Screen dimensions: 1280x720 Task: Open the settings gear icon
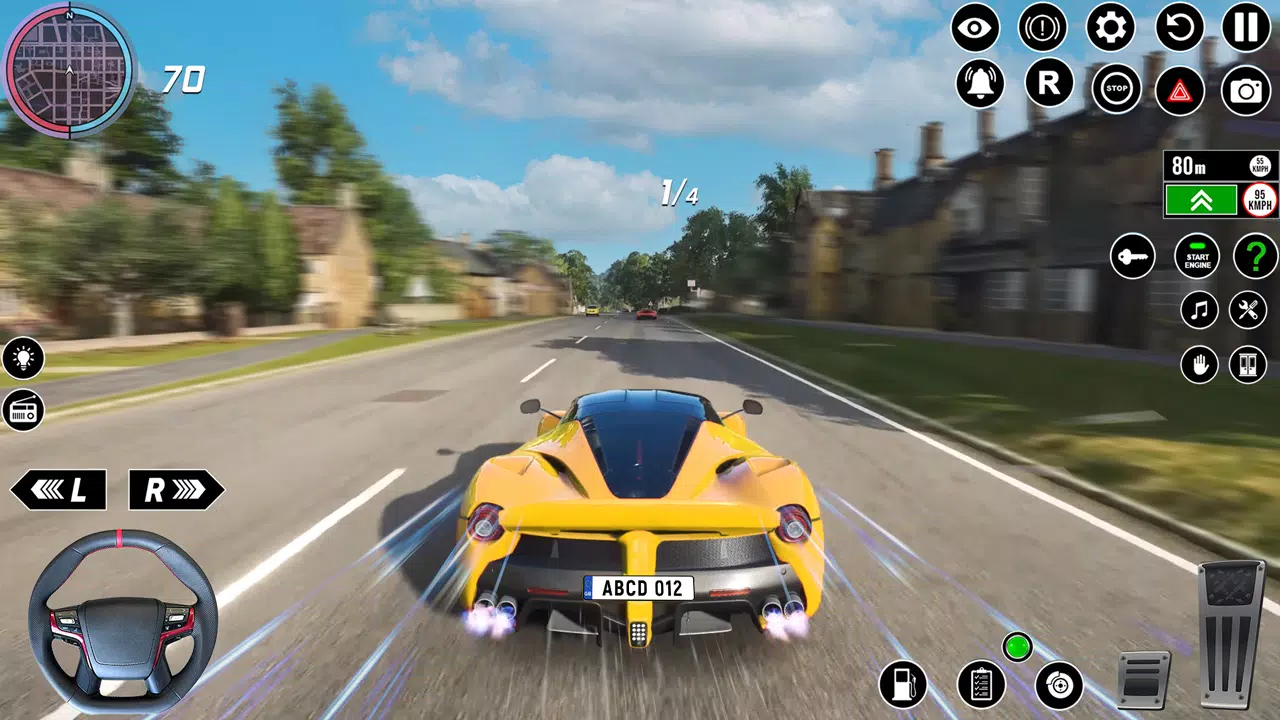click(x=1112, y=29)
